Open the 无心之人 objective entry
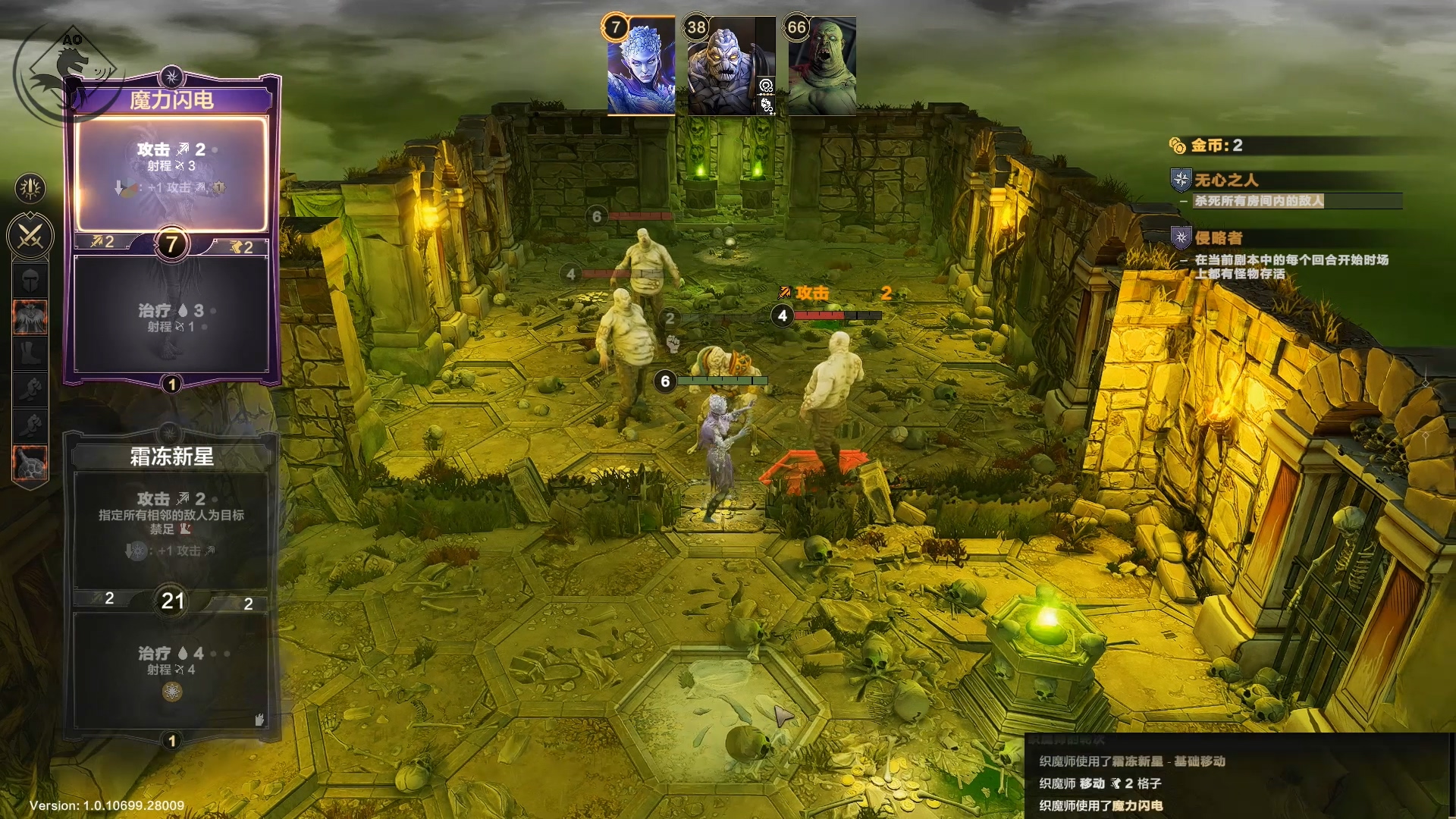The width and height of the screenshot is (1456, 819). 1226,180
